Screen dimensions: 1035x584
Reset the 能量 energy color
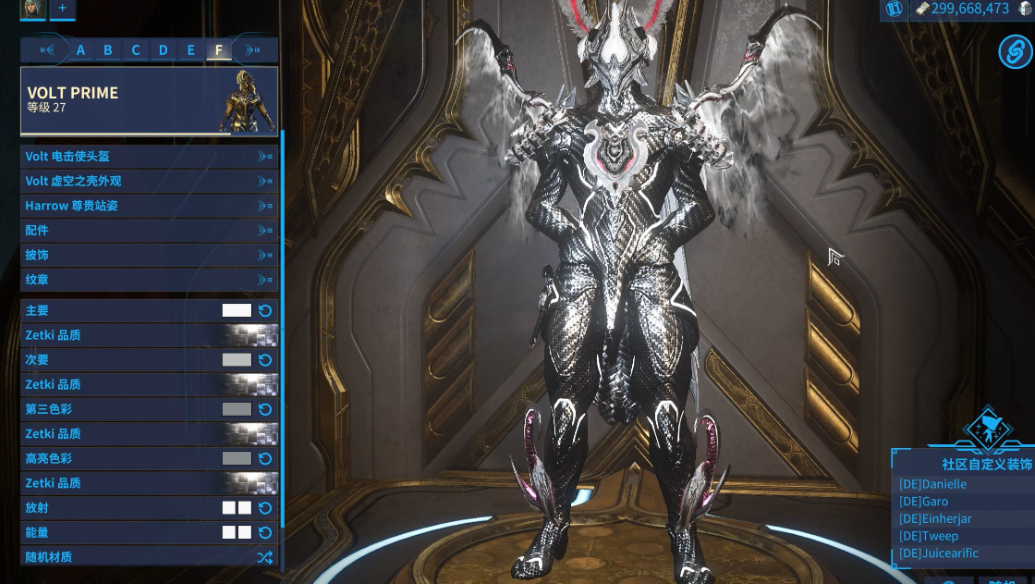click(x=266, y=532)
